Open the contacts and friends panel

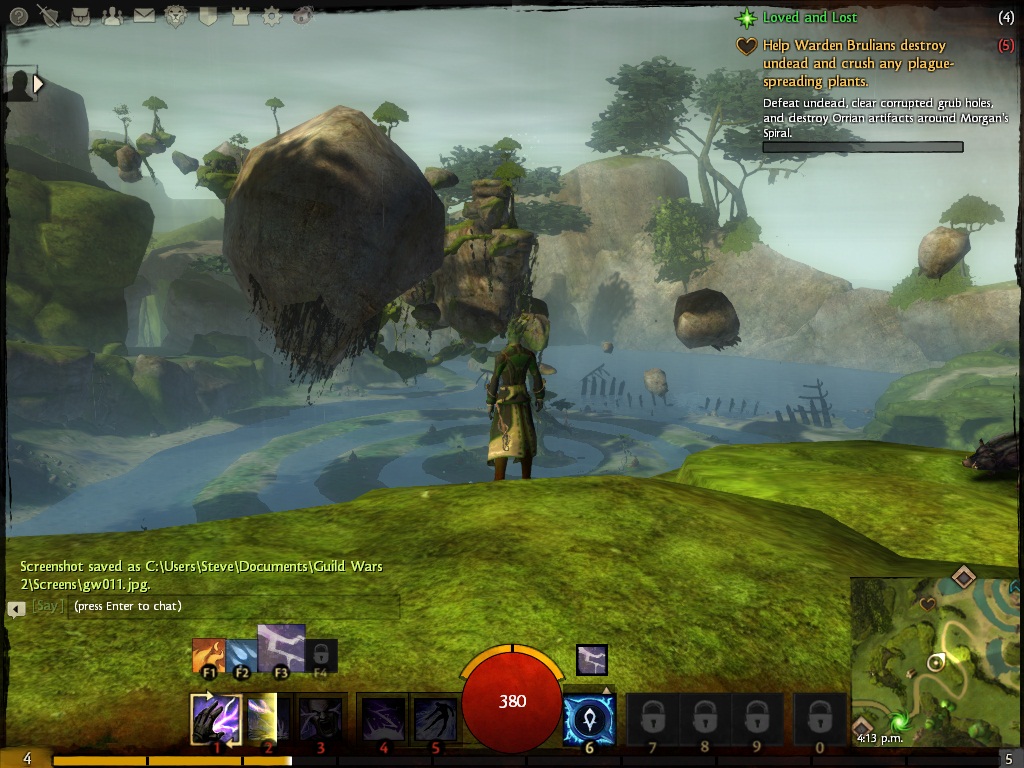112,16
